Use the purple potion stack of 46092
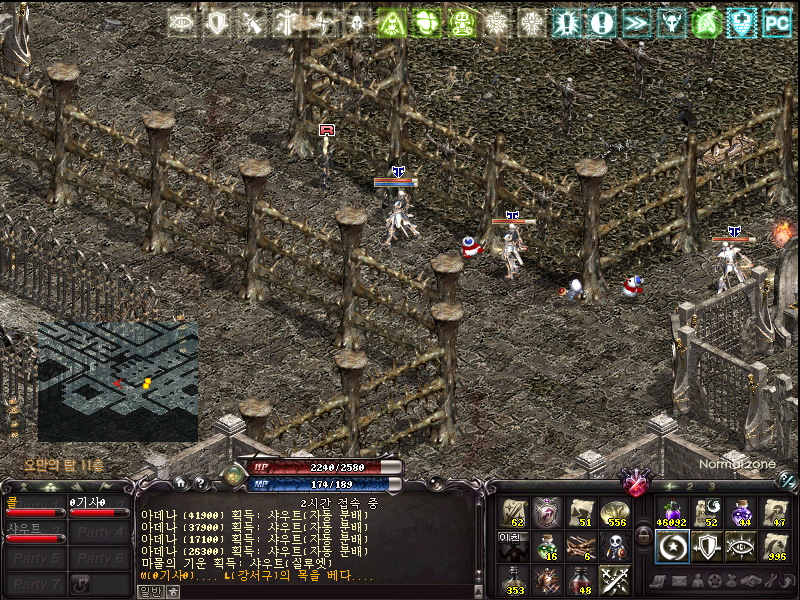 tap(673, 513)
